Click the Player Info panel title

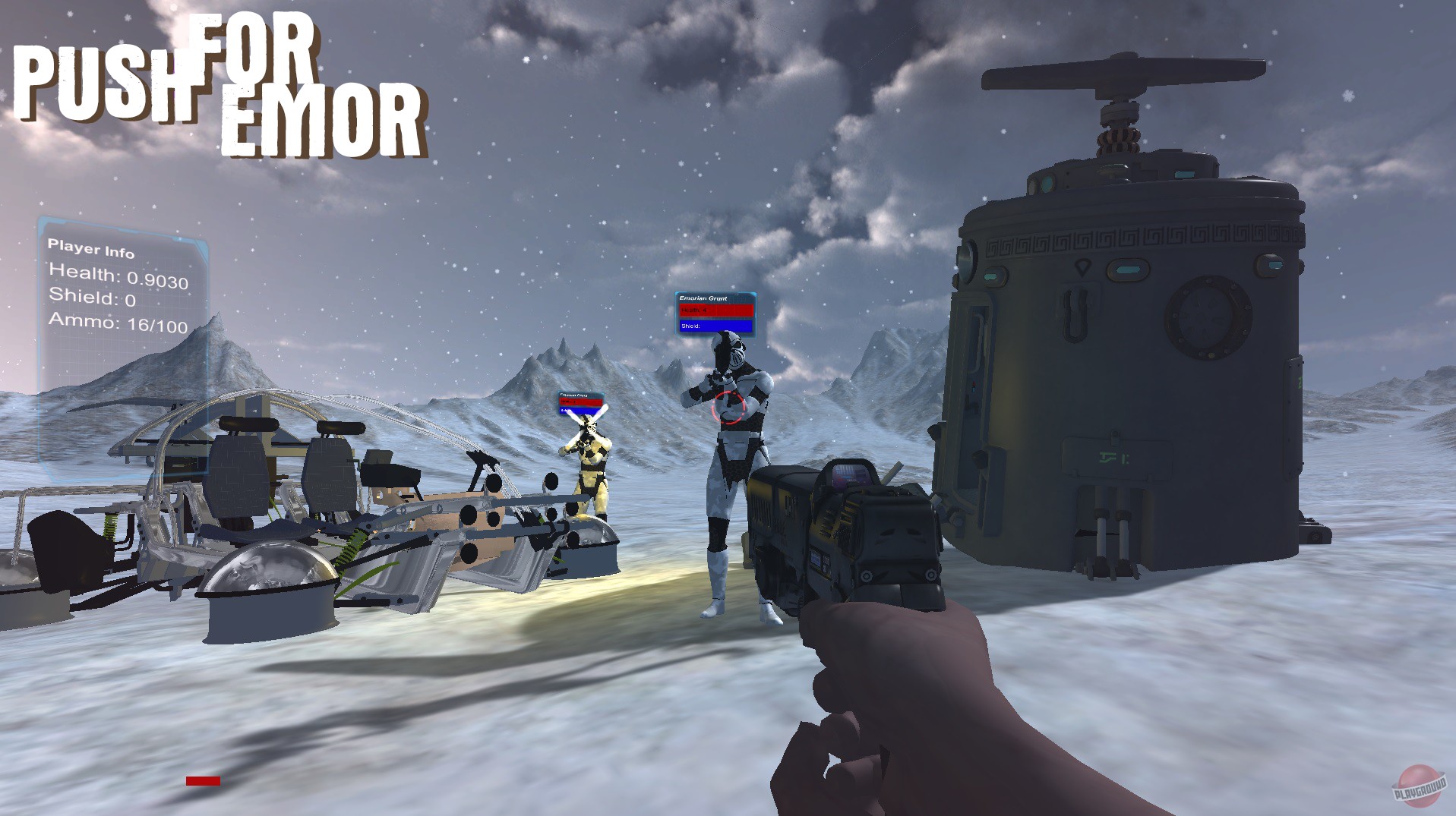tap(91, 247)
